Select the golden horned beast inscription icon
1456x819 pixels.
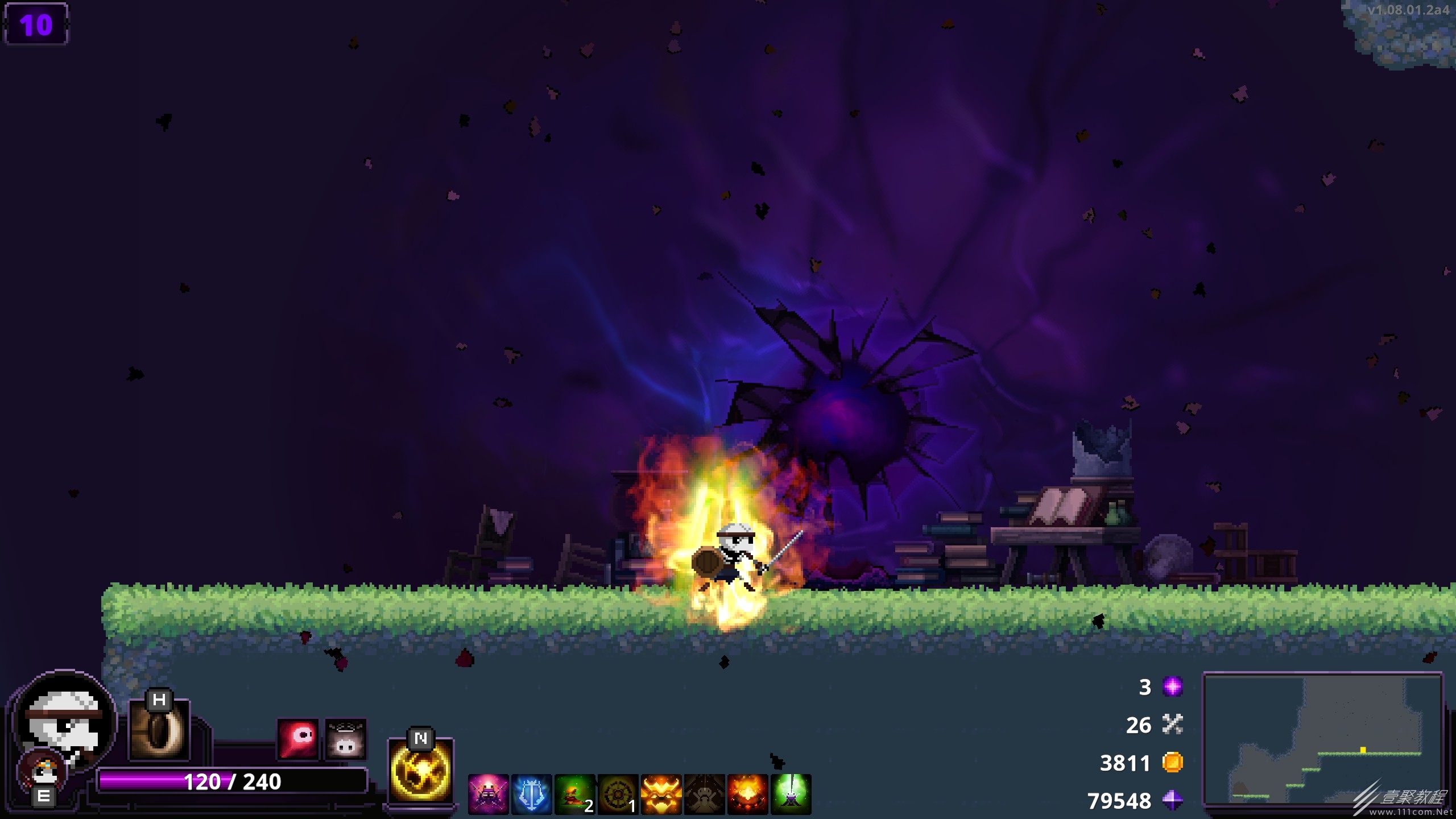pos(661,794)
